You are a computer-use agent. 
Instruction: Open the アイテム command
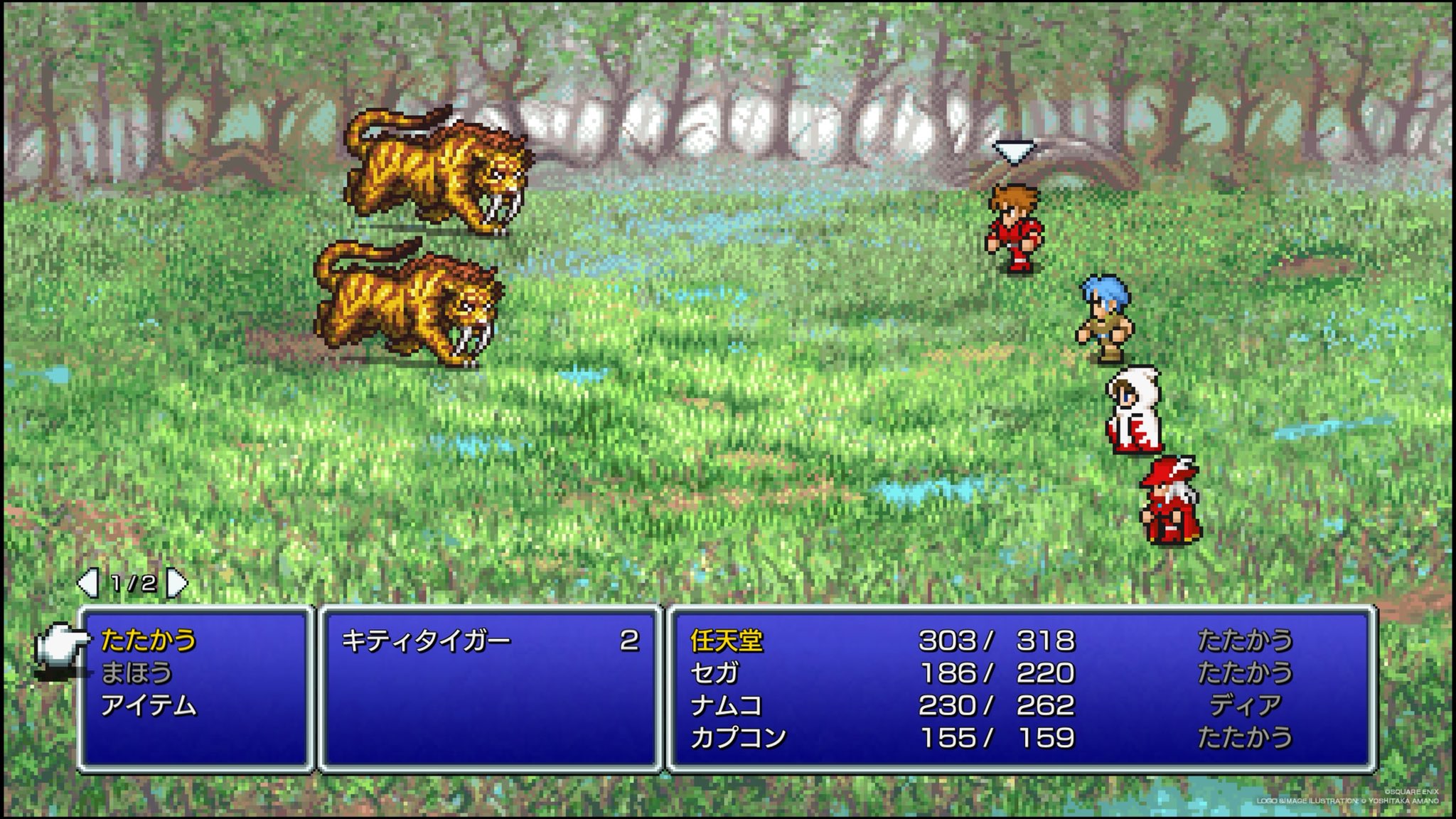click(148, 705)
